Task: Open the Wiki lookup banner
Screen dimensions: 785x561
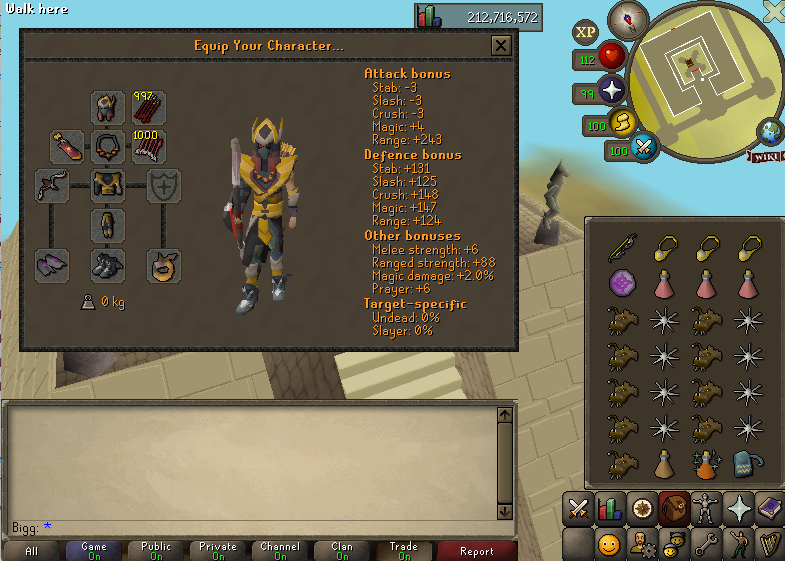Action: [766, 156]
